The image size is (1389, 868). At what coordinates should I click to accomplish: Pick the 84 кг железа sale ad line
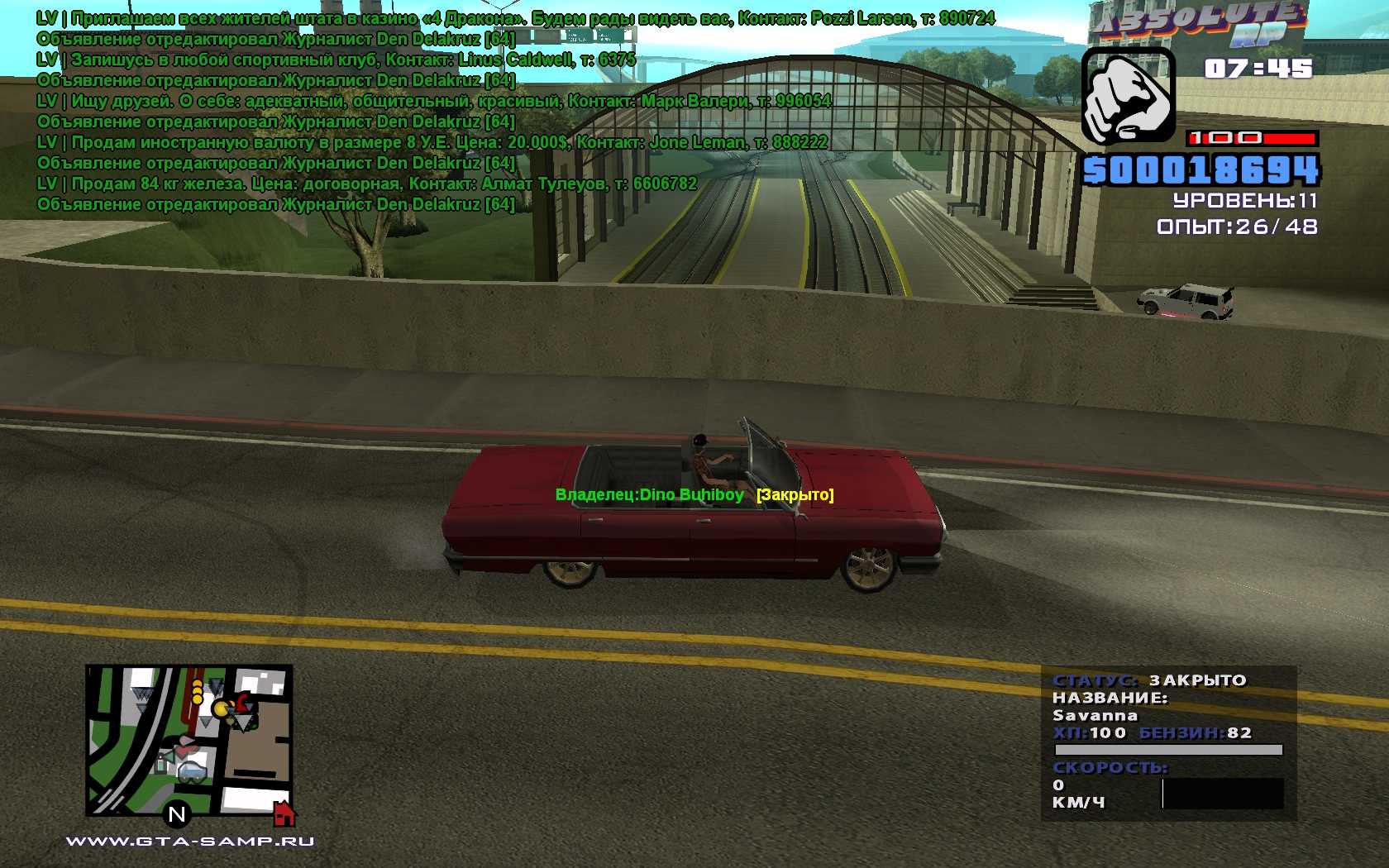366,184
